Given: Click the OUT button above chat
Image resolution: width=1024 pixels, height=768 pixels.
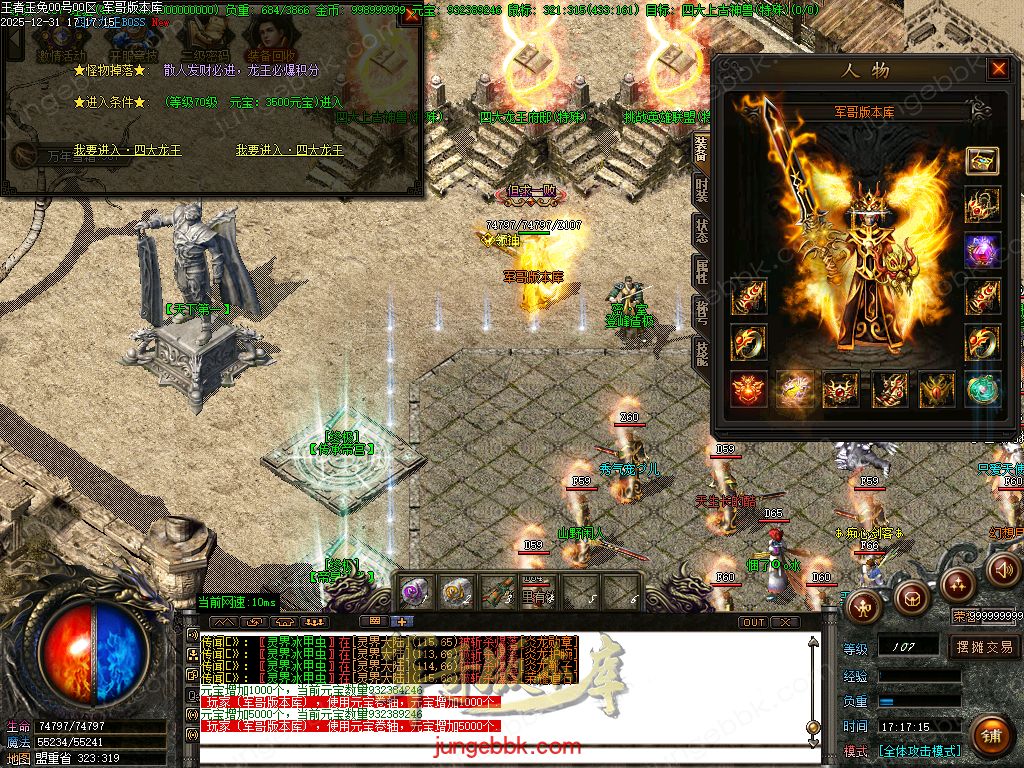Looking at the screenshot, I should coord(754,622).
